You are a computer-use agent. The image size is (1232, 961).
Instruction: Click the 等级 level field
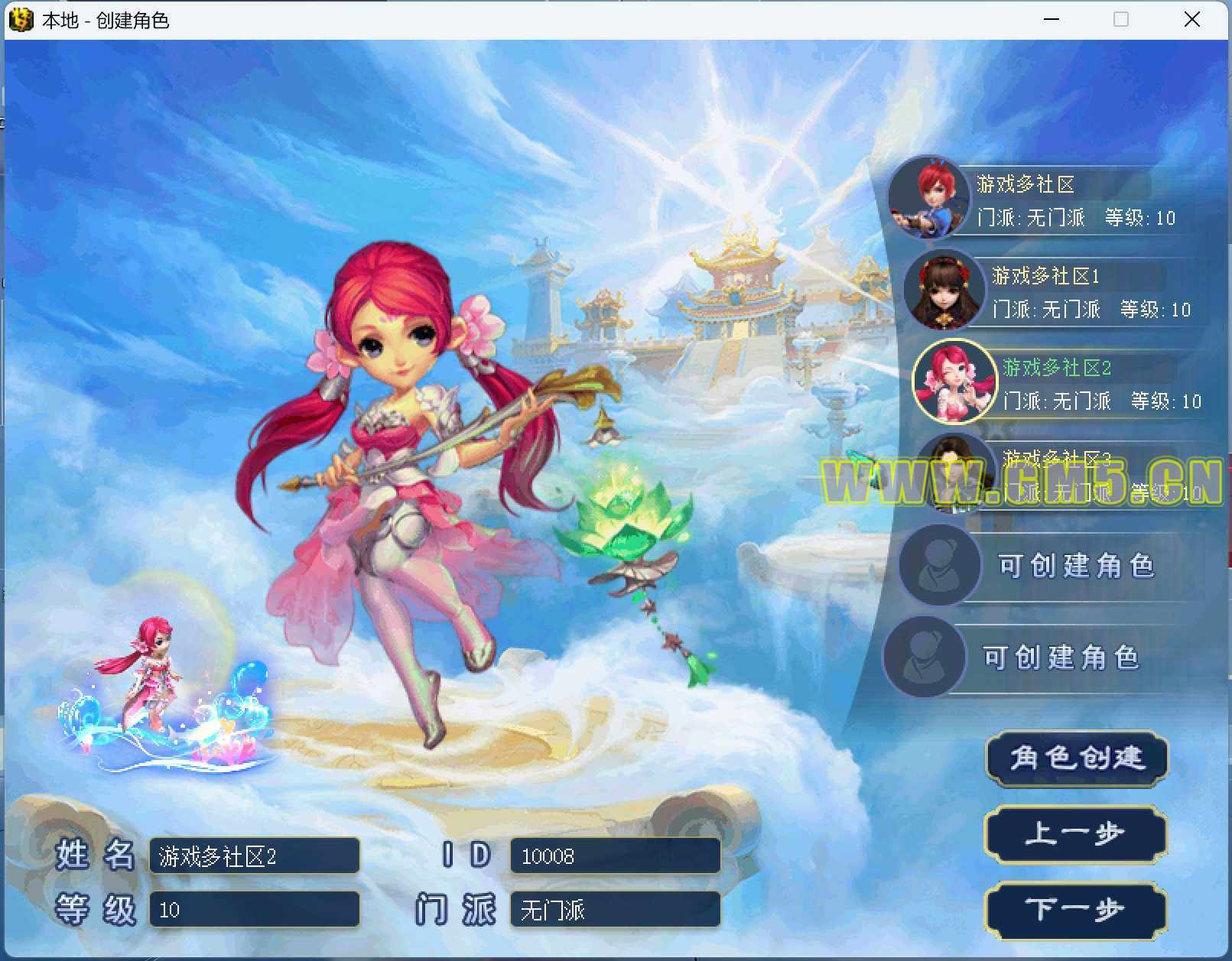coord(255,910)
